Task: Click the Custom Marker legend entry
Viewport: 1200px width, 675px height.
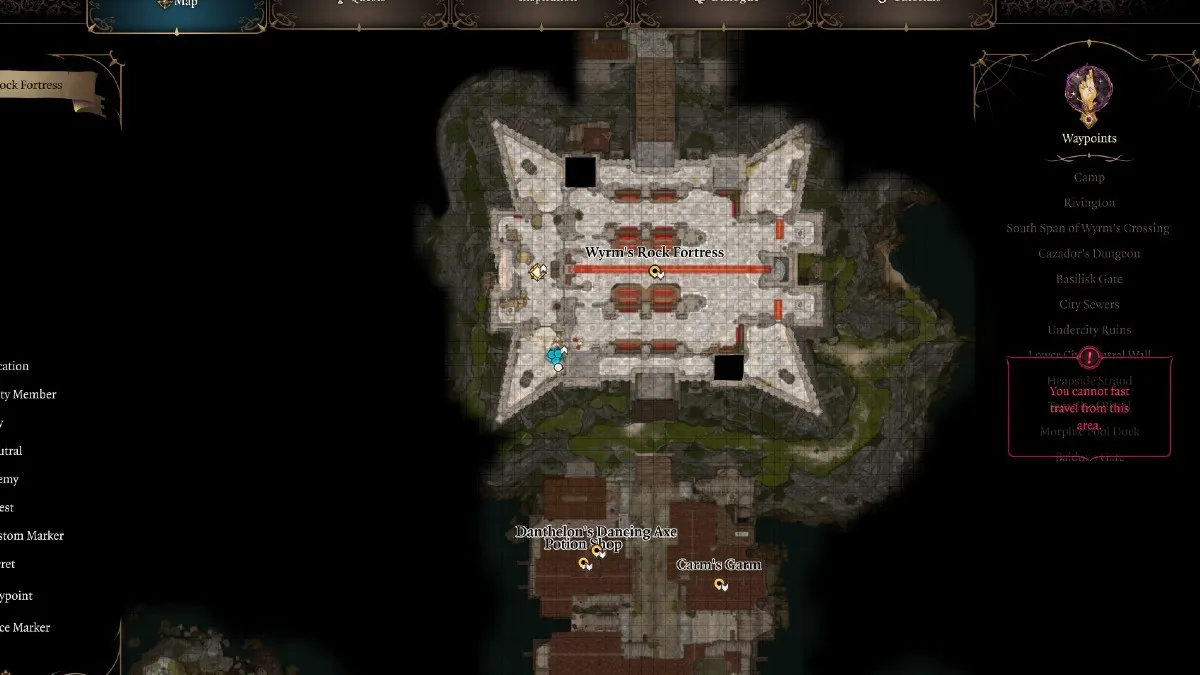Action: pos(32,536)
